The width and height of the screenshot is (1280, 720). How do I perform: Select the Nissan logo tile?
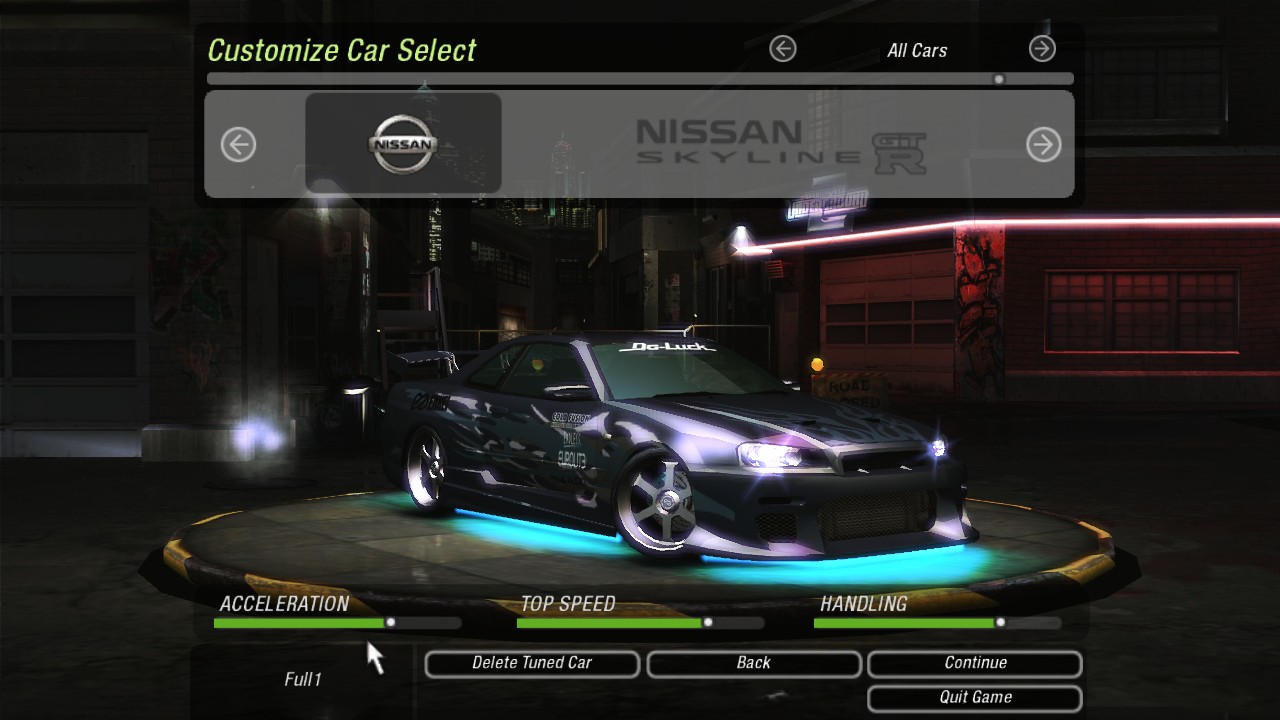pyautogui.click(x=403, y=143)
